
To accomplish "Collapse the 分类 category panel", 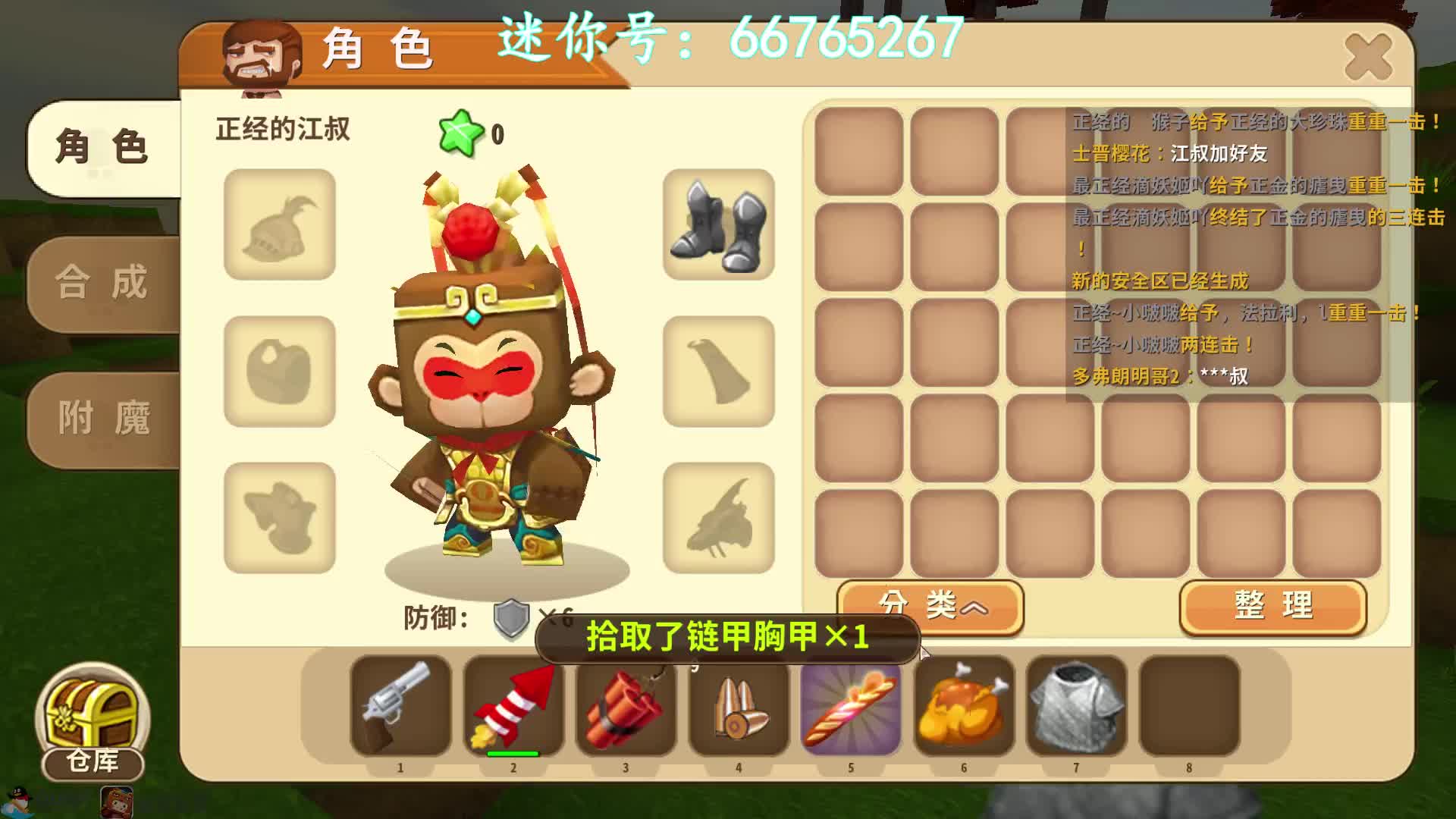I will (933, 607).
